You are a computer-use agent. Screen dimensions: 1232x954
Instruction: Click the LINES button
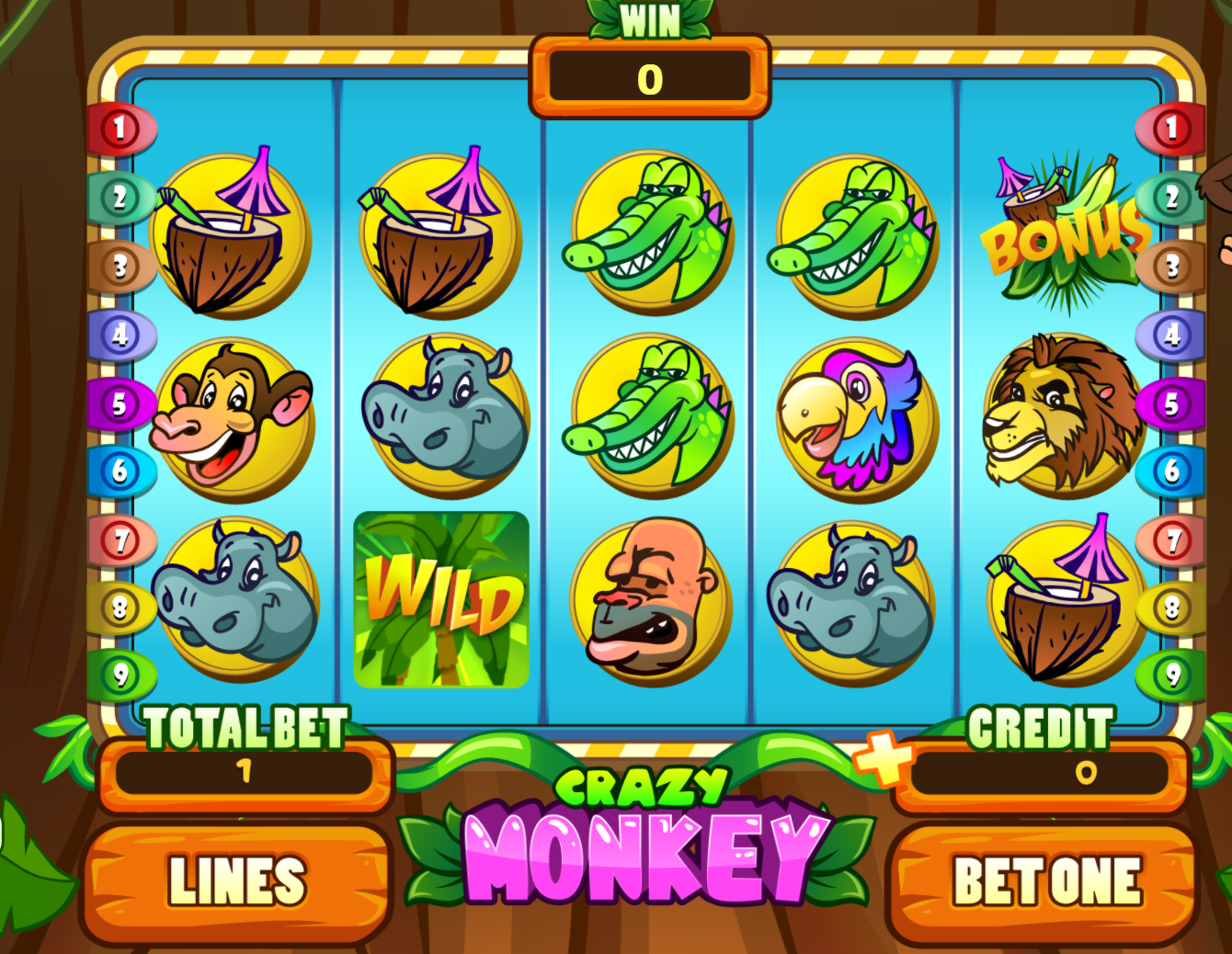tap(237, 881)
